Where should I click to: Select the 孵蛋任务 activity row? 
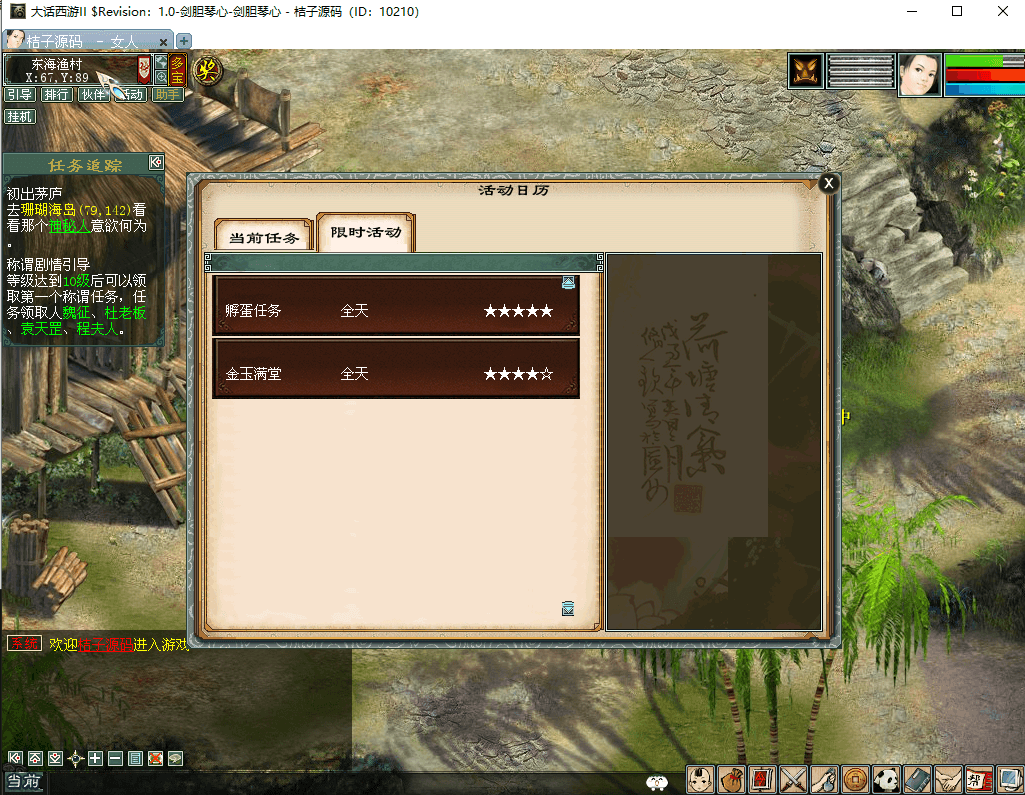(x=396, y=311)
